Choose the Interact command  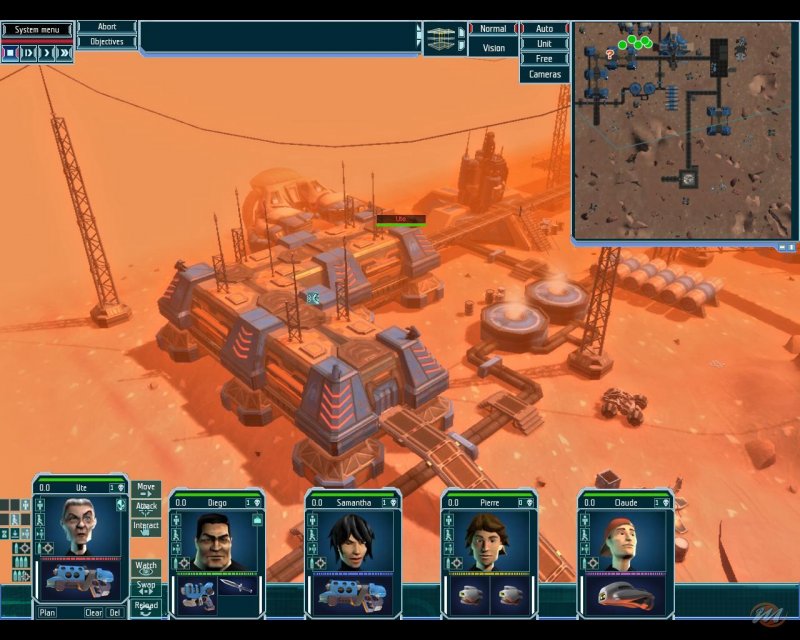[146, 527]
